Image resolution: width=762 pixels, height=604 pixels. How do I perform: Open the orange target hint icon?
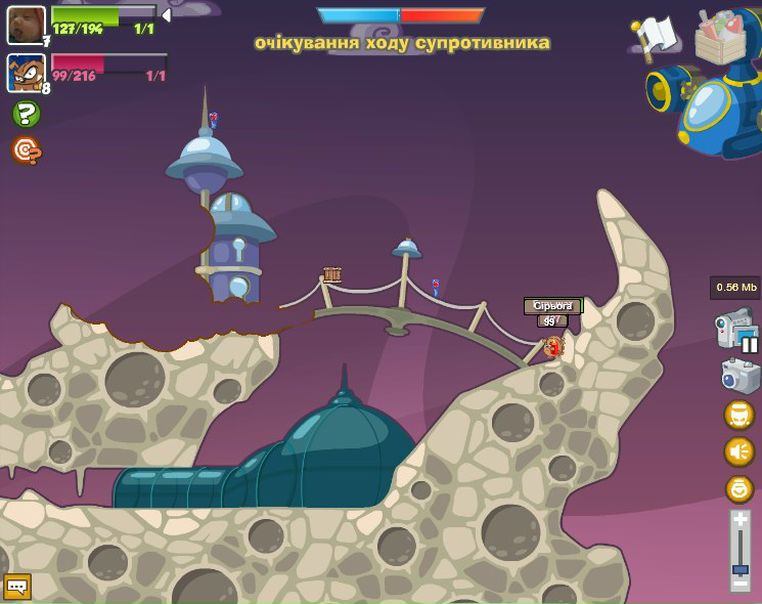tap(26, 150)
